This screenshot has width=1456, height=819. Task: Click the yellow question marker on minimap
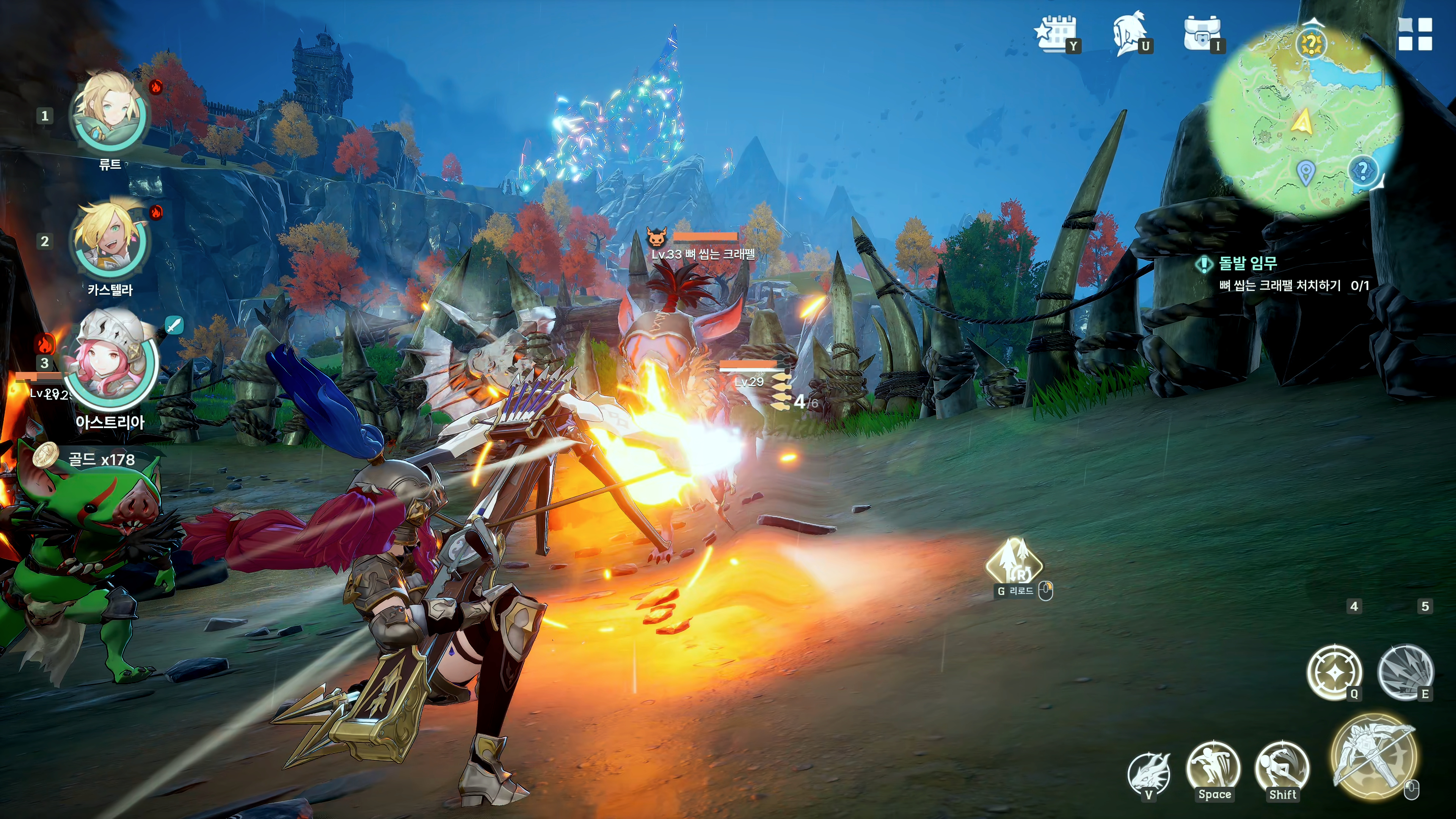click(x=1311, y=44)
